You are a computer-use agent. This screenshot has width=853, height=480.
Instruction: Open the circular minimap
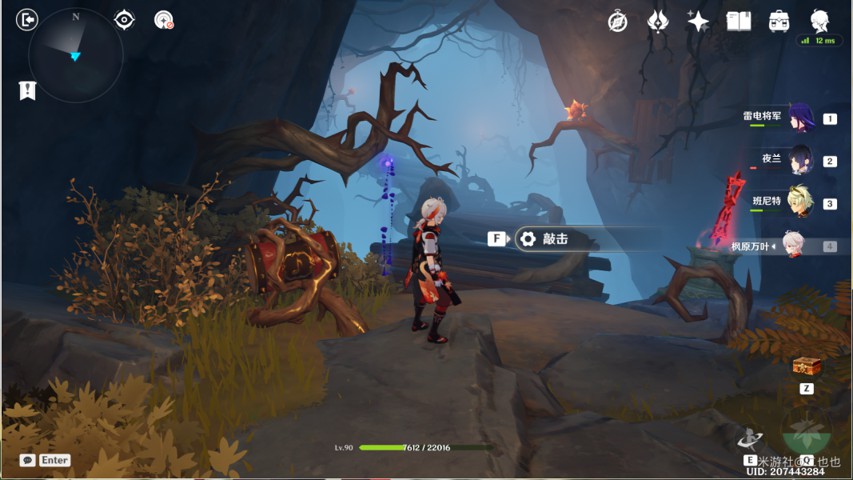coord(76,56)
